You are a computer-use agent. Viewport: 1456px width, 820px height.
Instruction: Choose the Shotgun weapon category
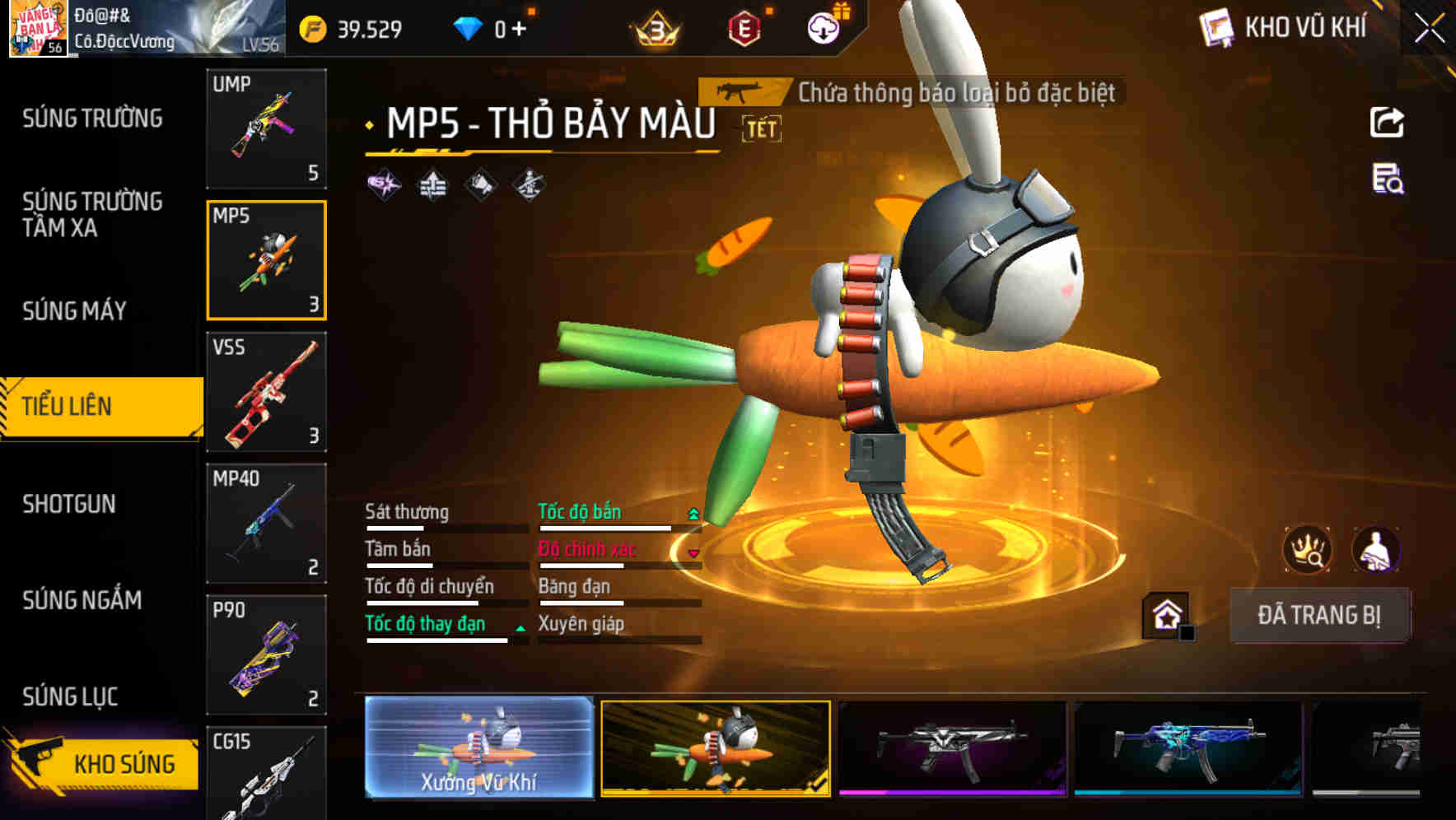click(x=69, y=504)
